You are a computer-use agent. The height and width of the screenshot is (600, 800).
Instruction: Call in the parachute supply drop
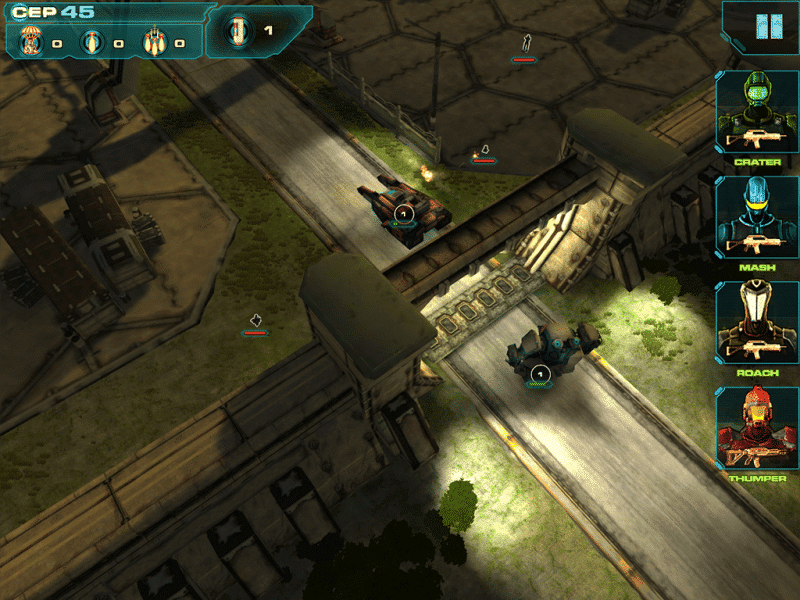click(28, 41)
